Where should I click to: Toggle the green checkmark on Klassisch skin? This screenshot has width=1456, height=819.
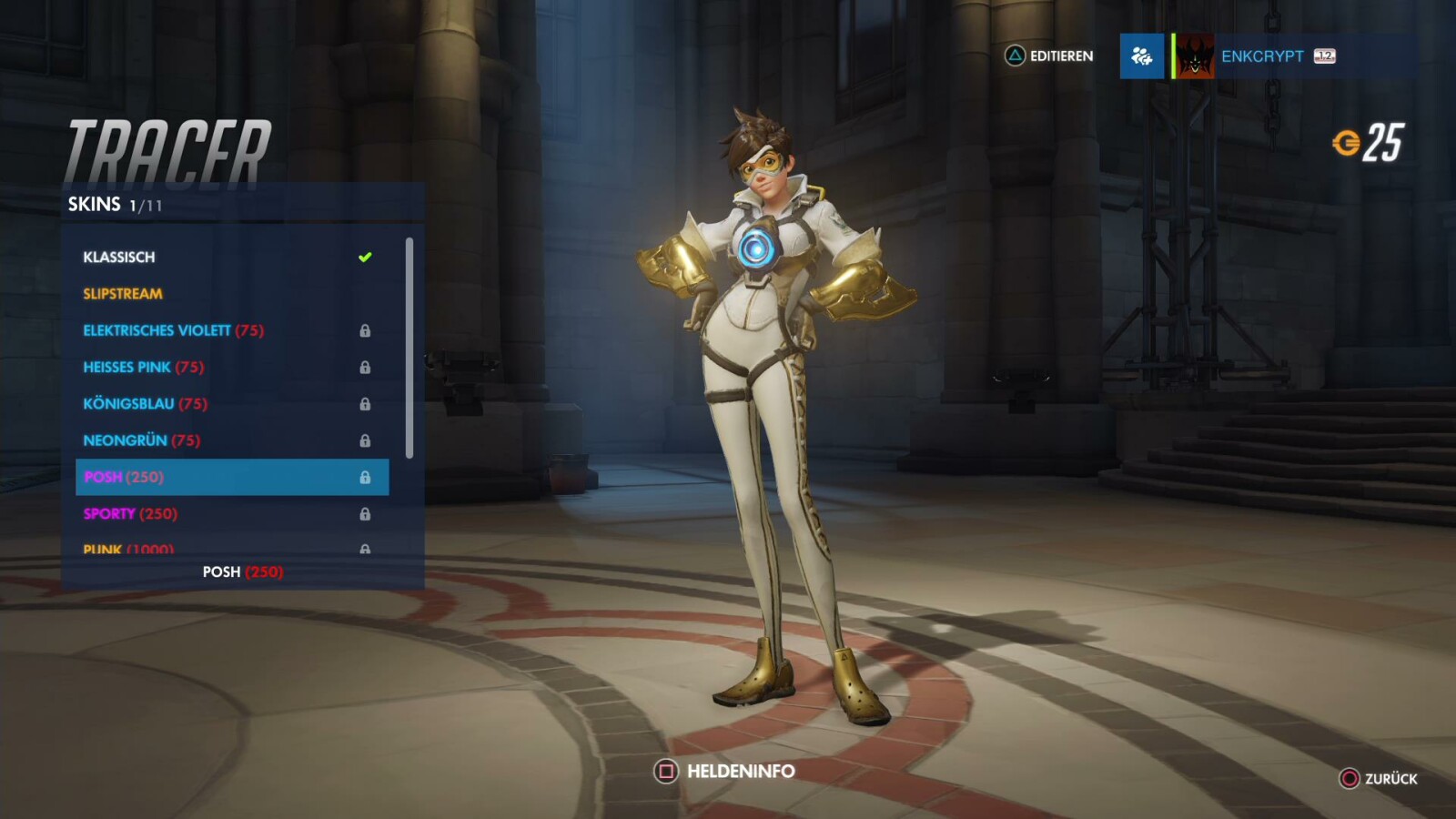[366, 257]
